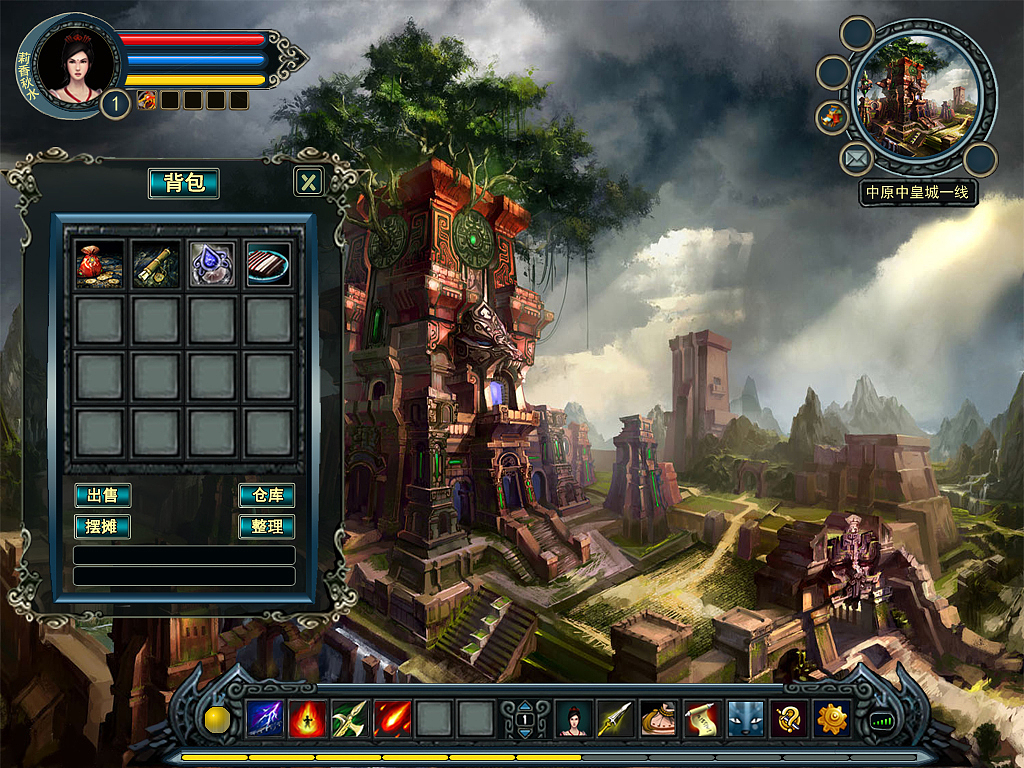Select the blue gem amulet item
The height and width of the screenshot is (768, 1024).
coord(212,264)
